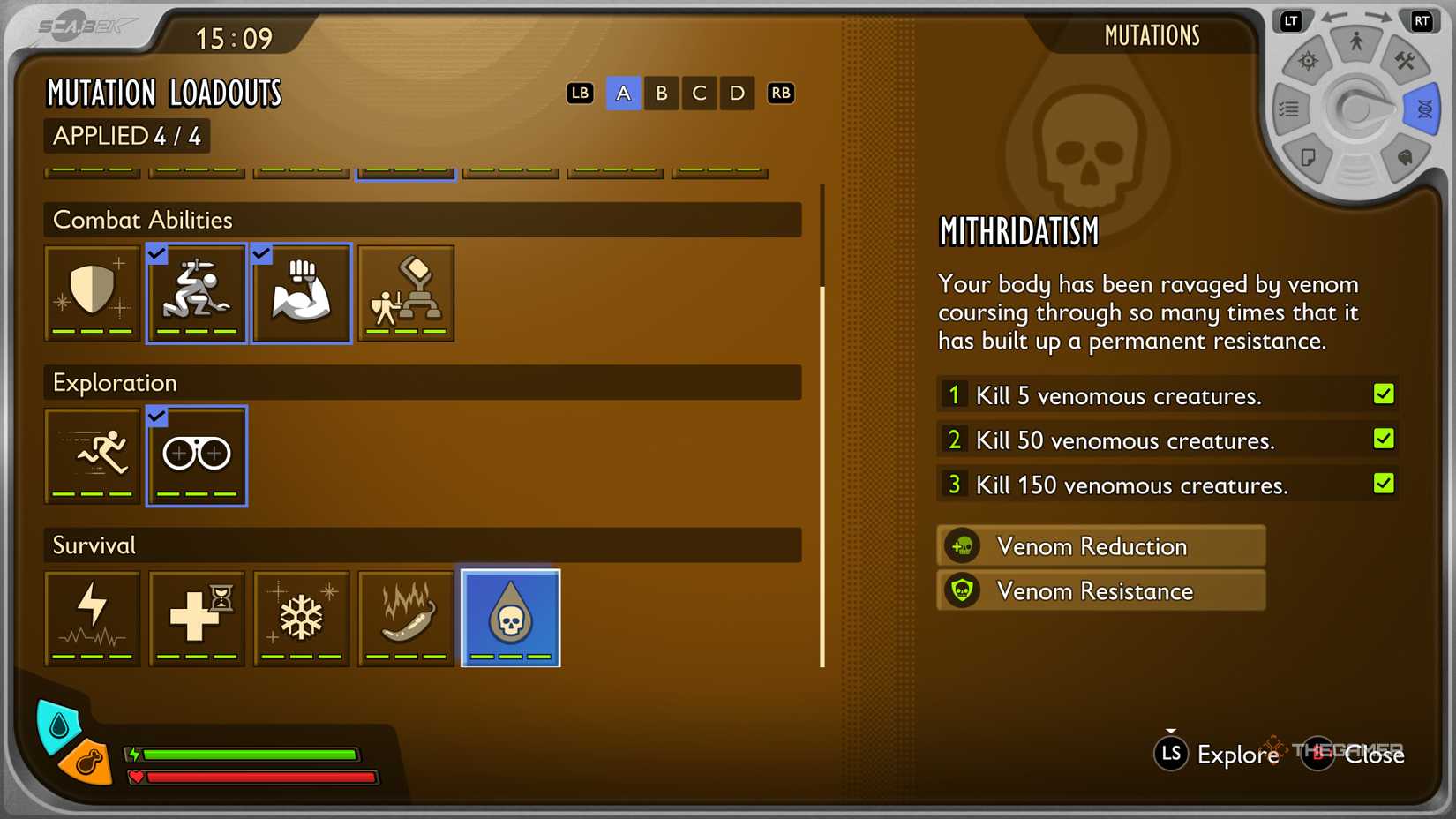Select the chili pepper heat mutation
The height and width of the screenshot is (819, 1456).
point(405,618)
